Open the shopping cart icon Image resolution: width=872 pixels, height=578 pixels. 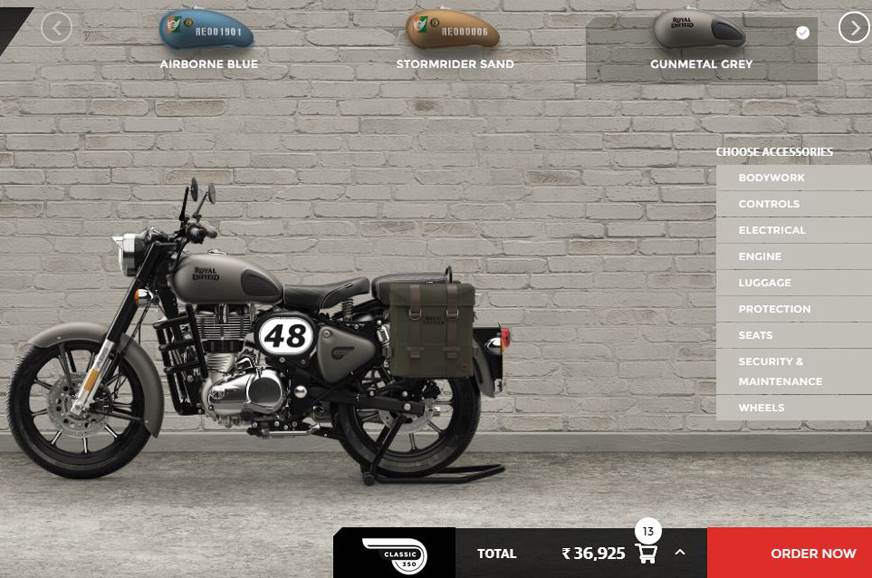click(x=646, y=552)
